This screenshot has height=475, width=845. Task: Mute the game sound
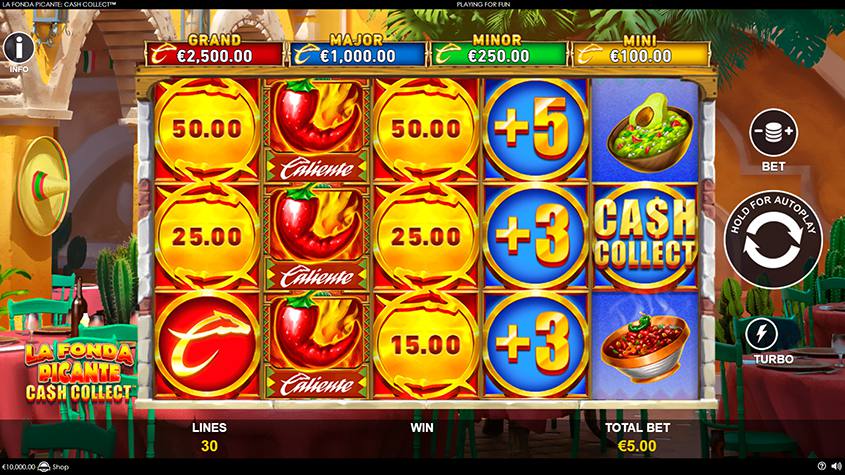pos(836,466)
